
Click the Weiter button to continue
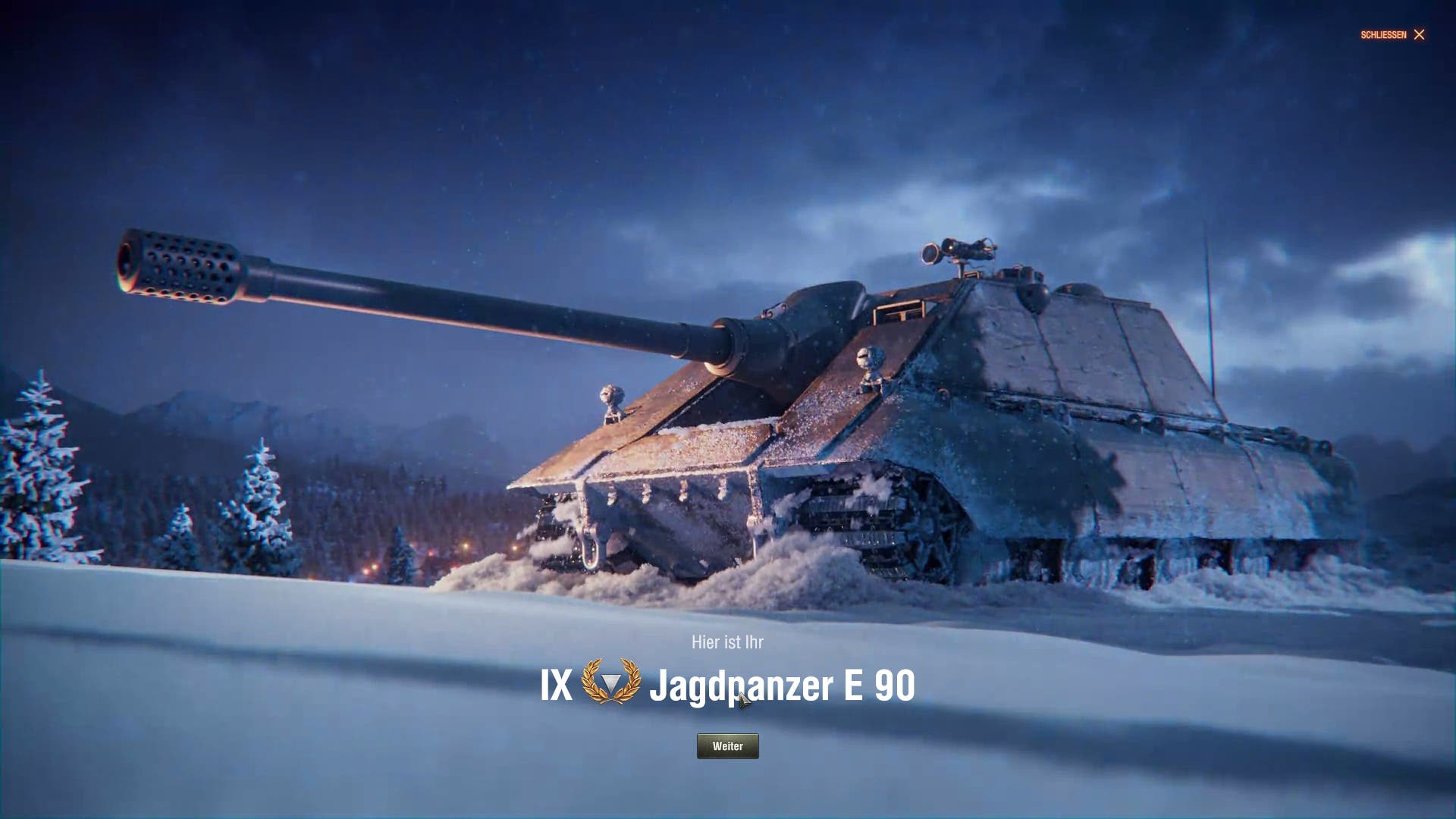click(727, 746)
